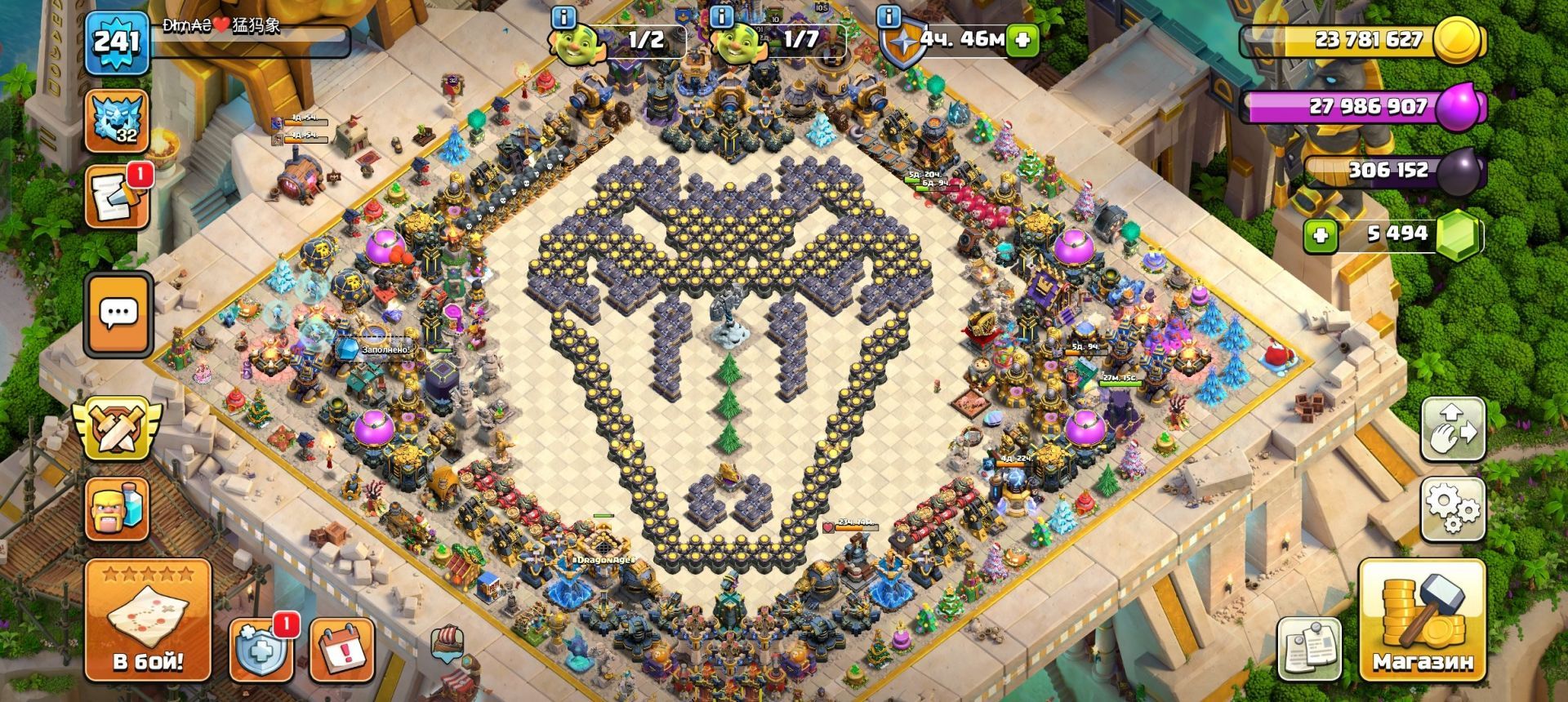Extend shield timer with green plus
This screenshot has width=1568, height=702.
1021,39
